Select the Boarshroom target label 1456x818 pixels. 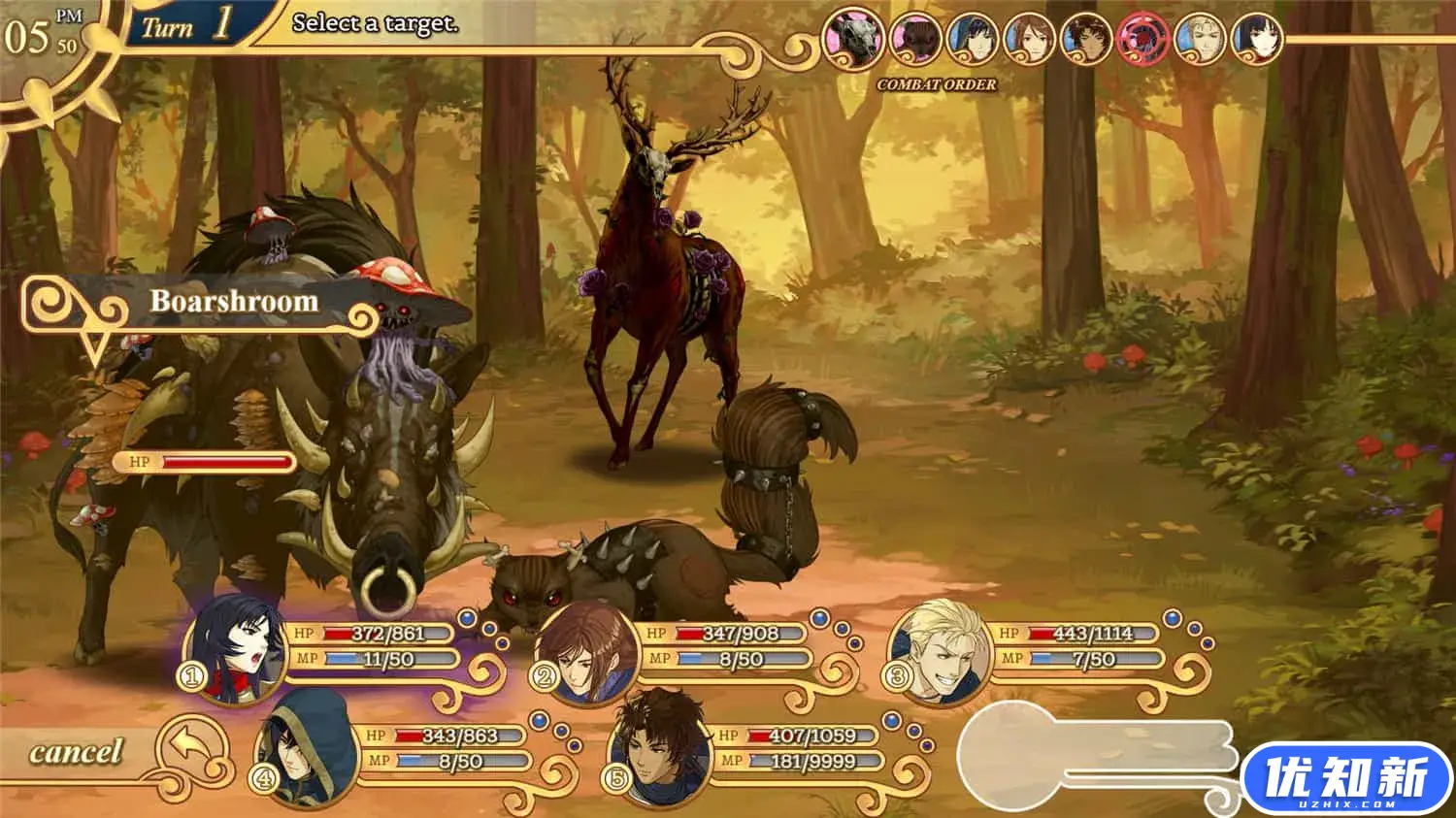click(x=233, y=302)
